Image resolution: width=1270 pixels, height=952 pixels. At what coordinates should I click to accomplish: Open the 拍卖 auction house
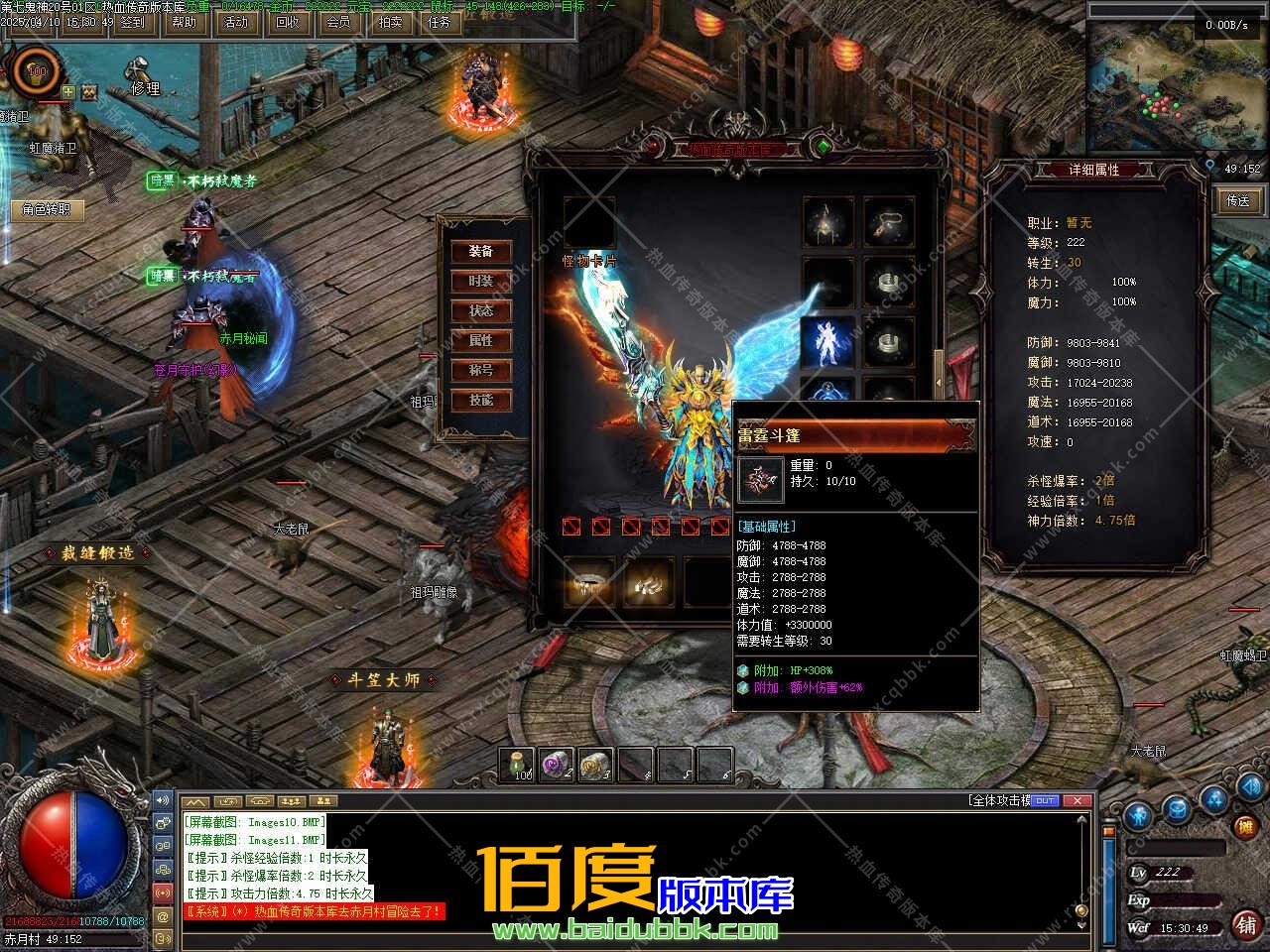pos(390,22)
